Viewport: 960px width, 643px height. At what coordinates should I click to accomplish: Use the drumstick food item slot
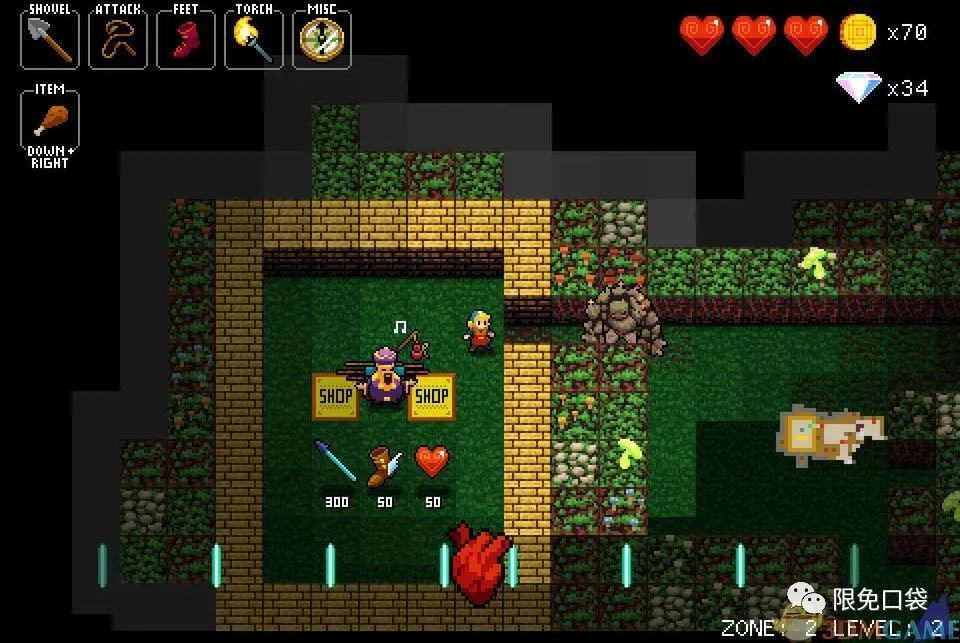coord(49,120)
